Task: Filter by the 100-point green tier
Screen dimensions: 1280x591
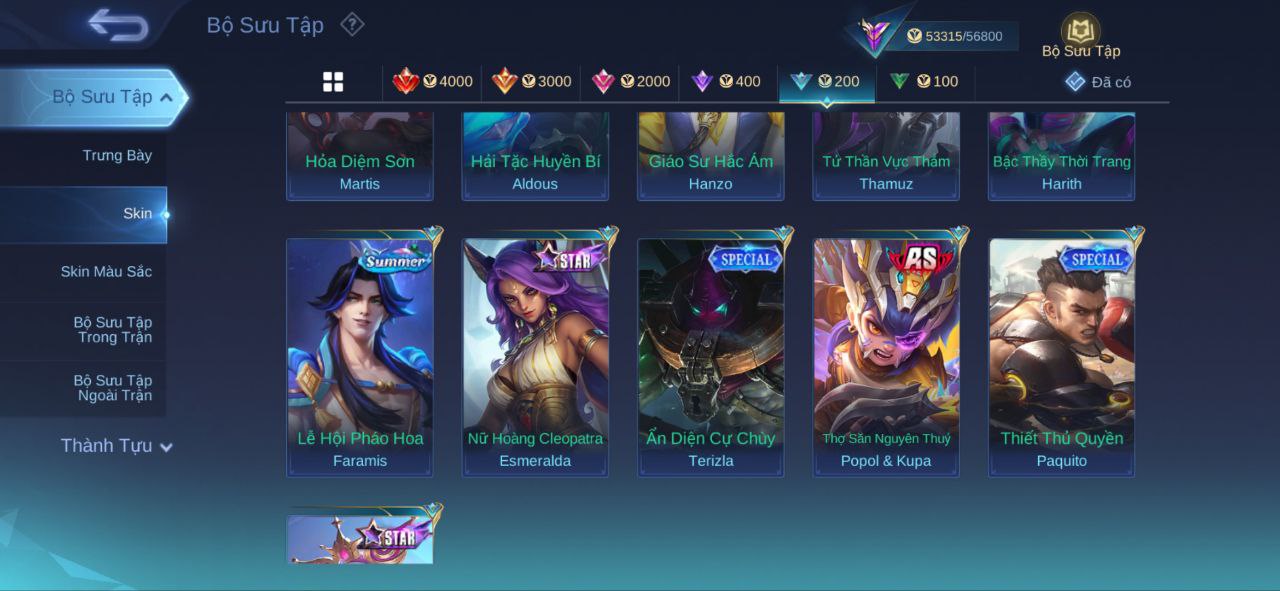Action: click(924, 81)
